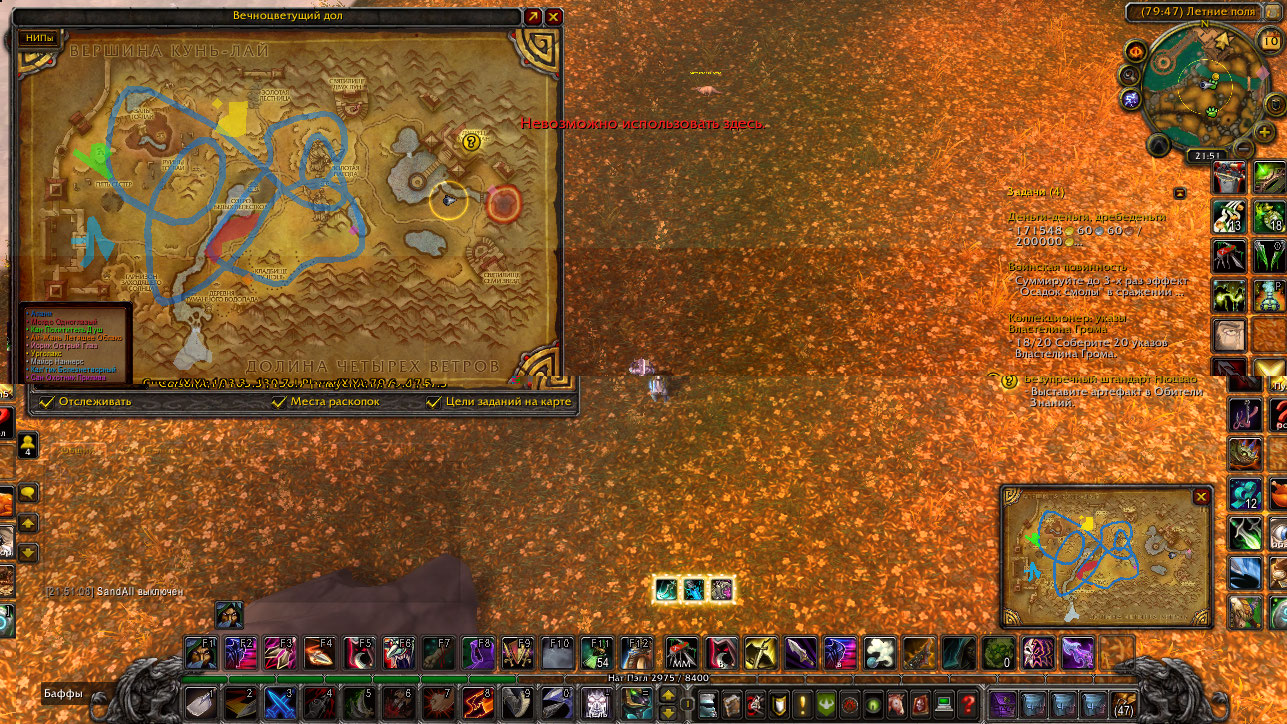1287x724 pixels.
Task: Click Молчо Одноглазый in the map legend
Action: click(64, 322)
